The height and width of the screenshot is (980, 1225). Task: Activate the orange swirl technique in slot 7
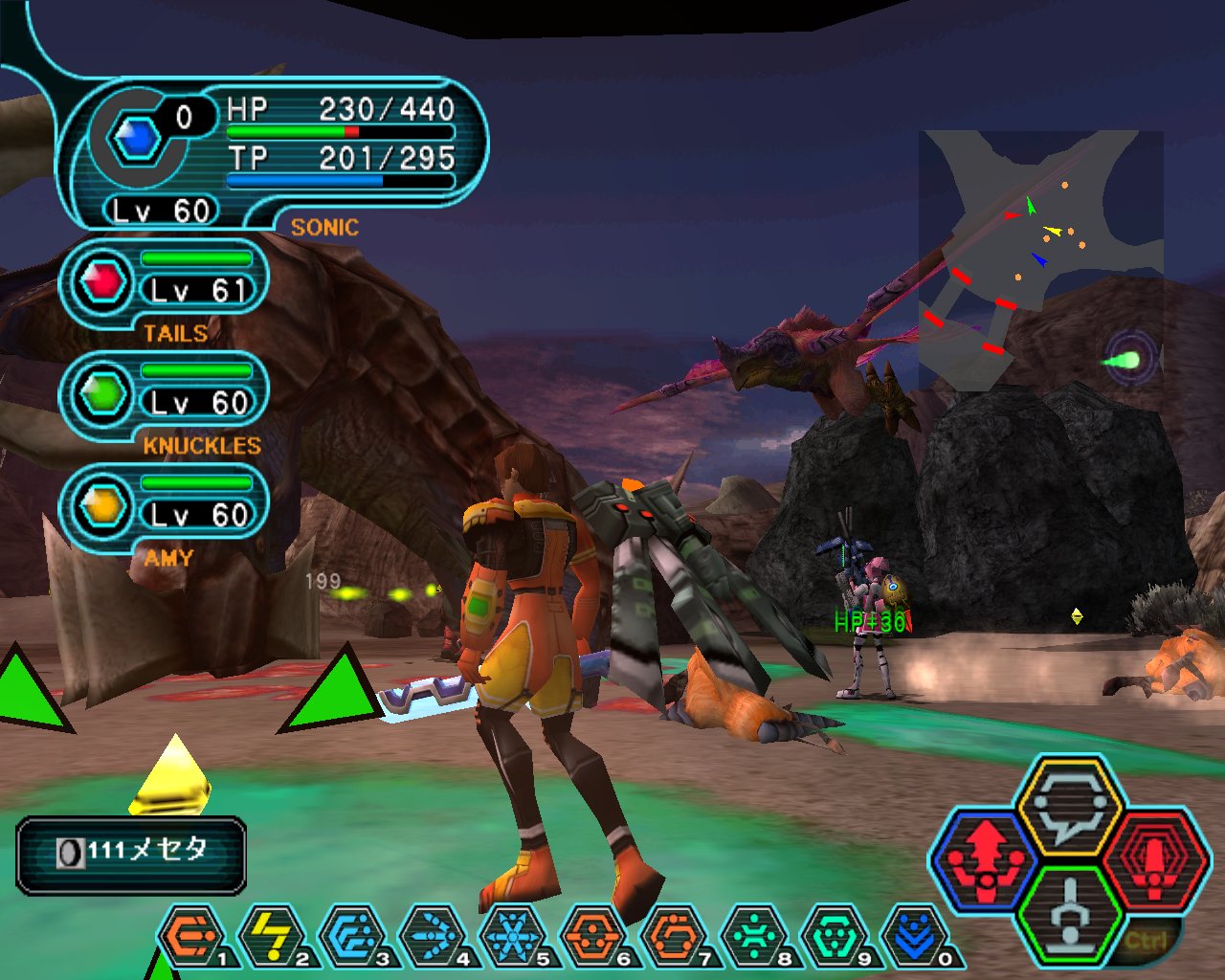point(675,937)
